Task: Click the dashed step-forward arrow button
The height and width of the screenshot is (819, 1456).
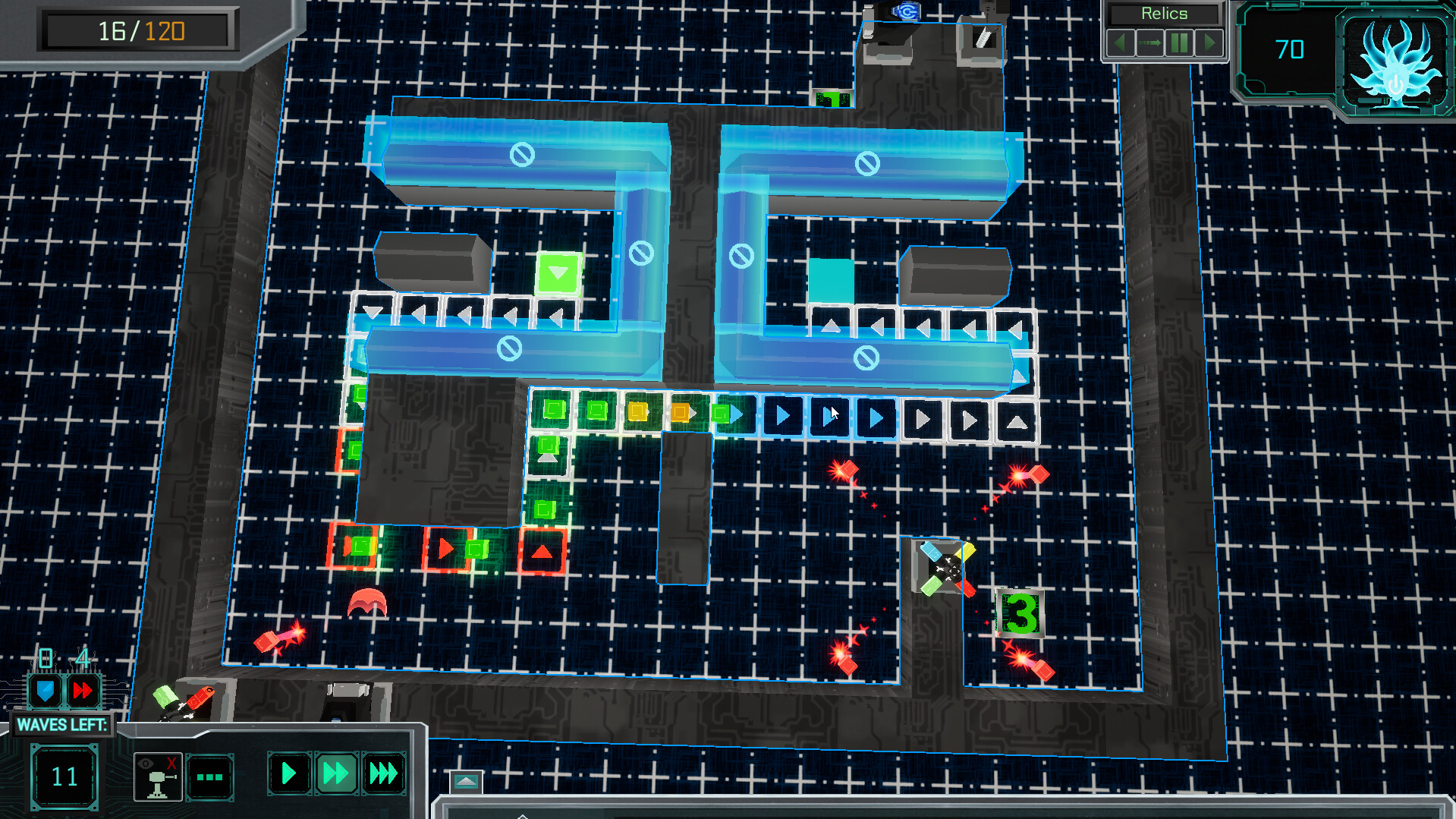Action: pos(1151,43)
